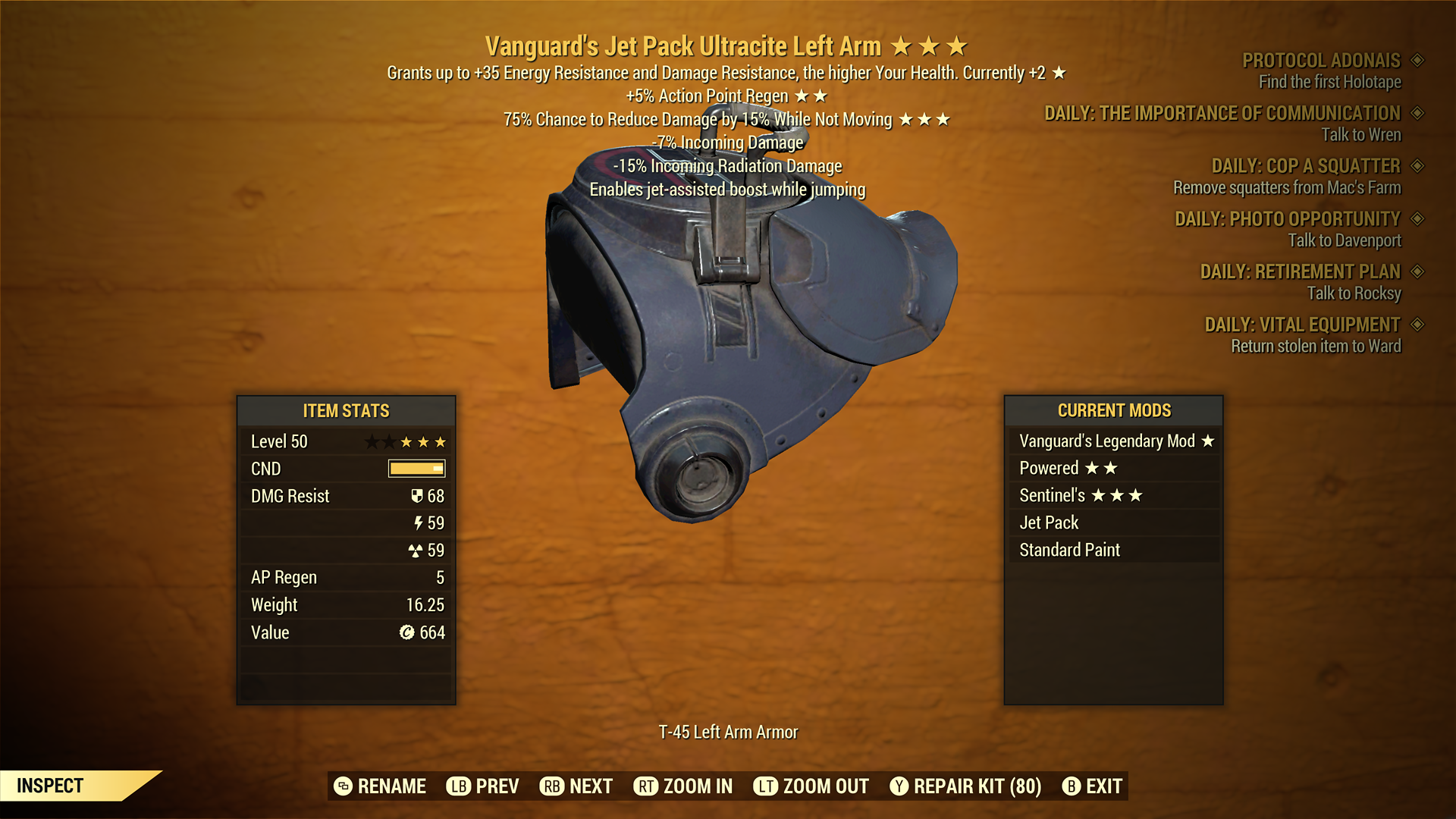
Task: Choose the RENAME action
Action: [380, 786]
